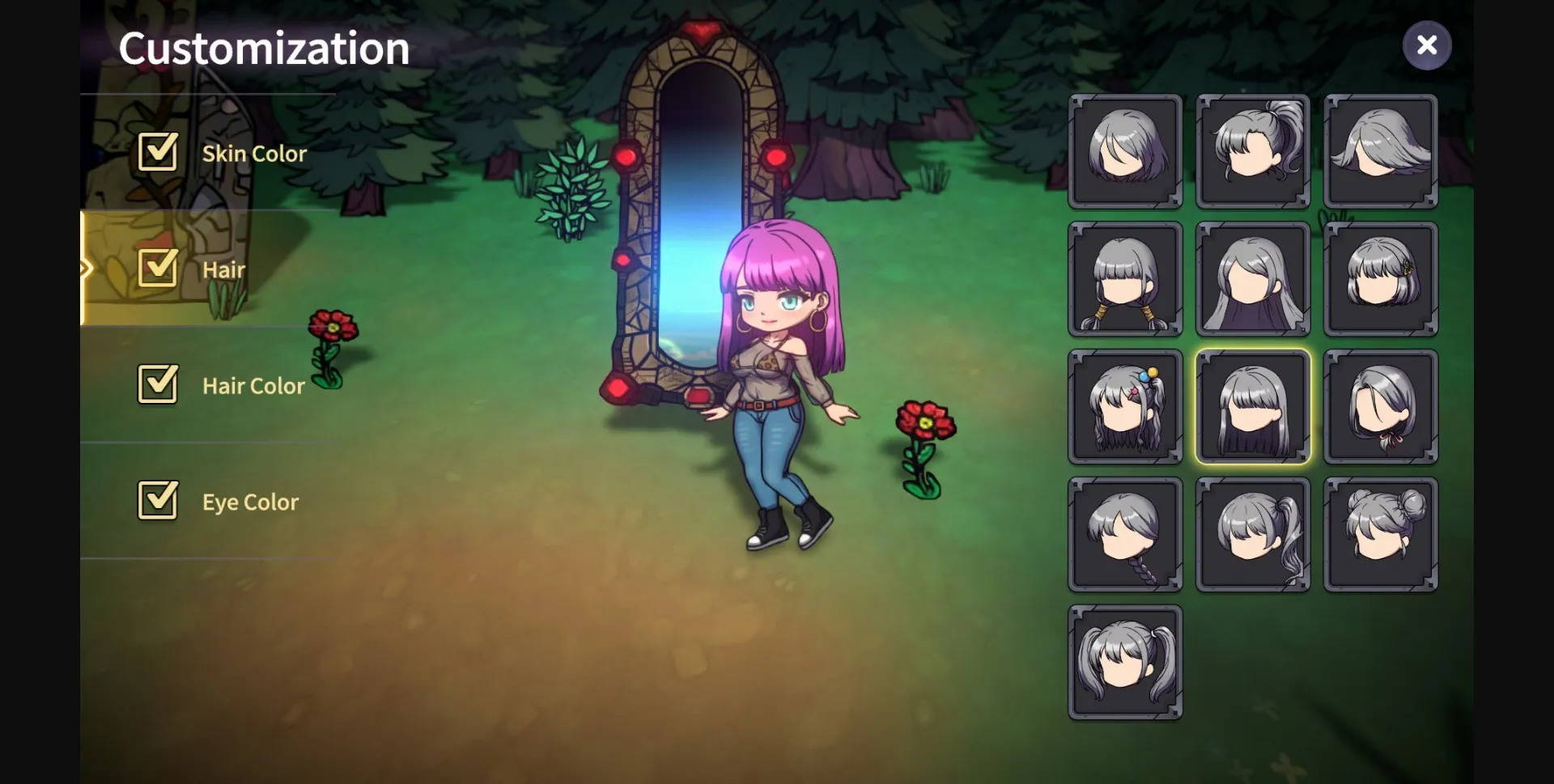
Task: Choose the high ponytail hairstyle
Action: tap(1252, 152)
